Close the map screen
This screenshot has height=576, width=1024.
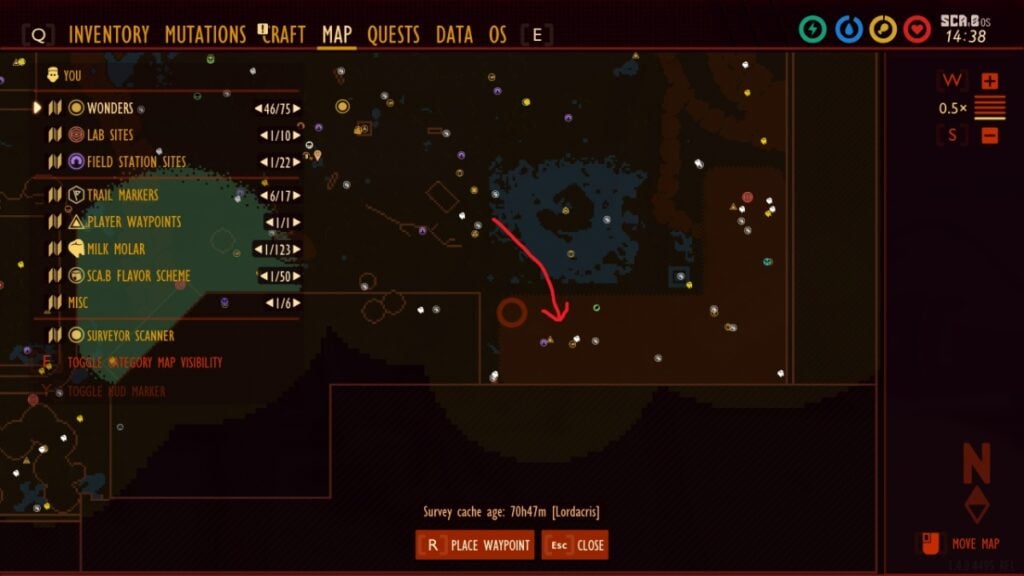pyautogui.click(x=575, y=545)
